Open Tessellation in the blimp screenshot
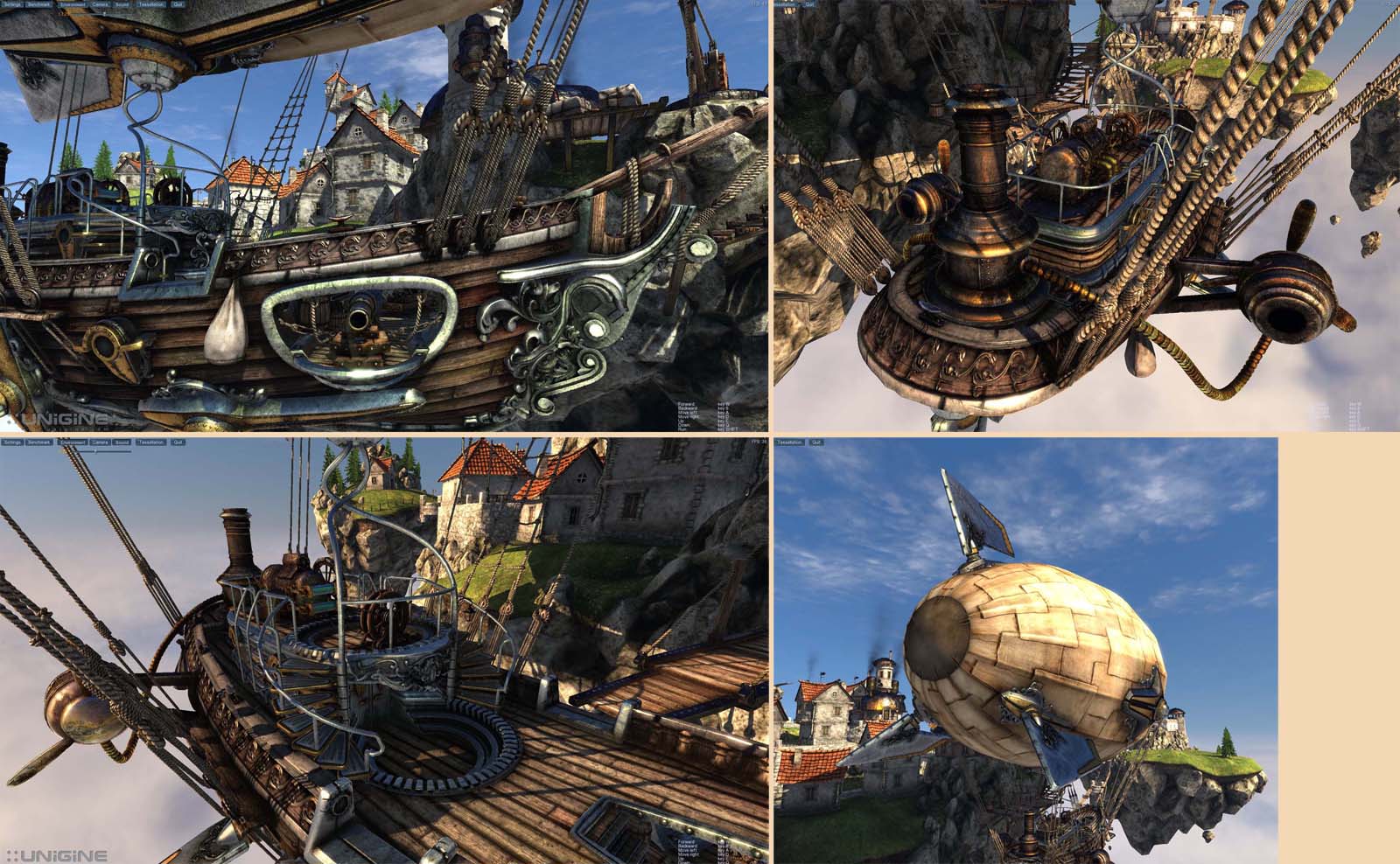This screenshot has height=864, width=1400. click(x=789, y=442)
